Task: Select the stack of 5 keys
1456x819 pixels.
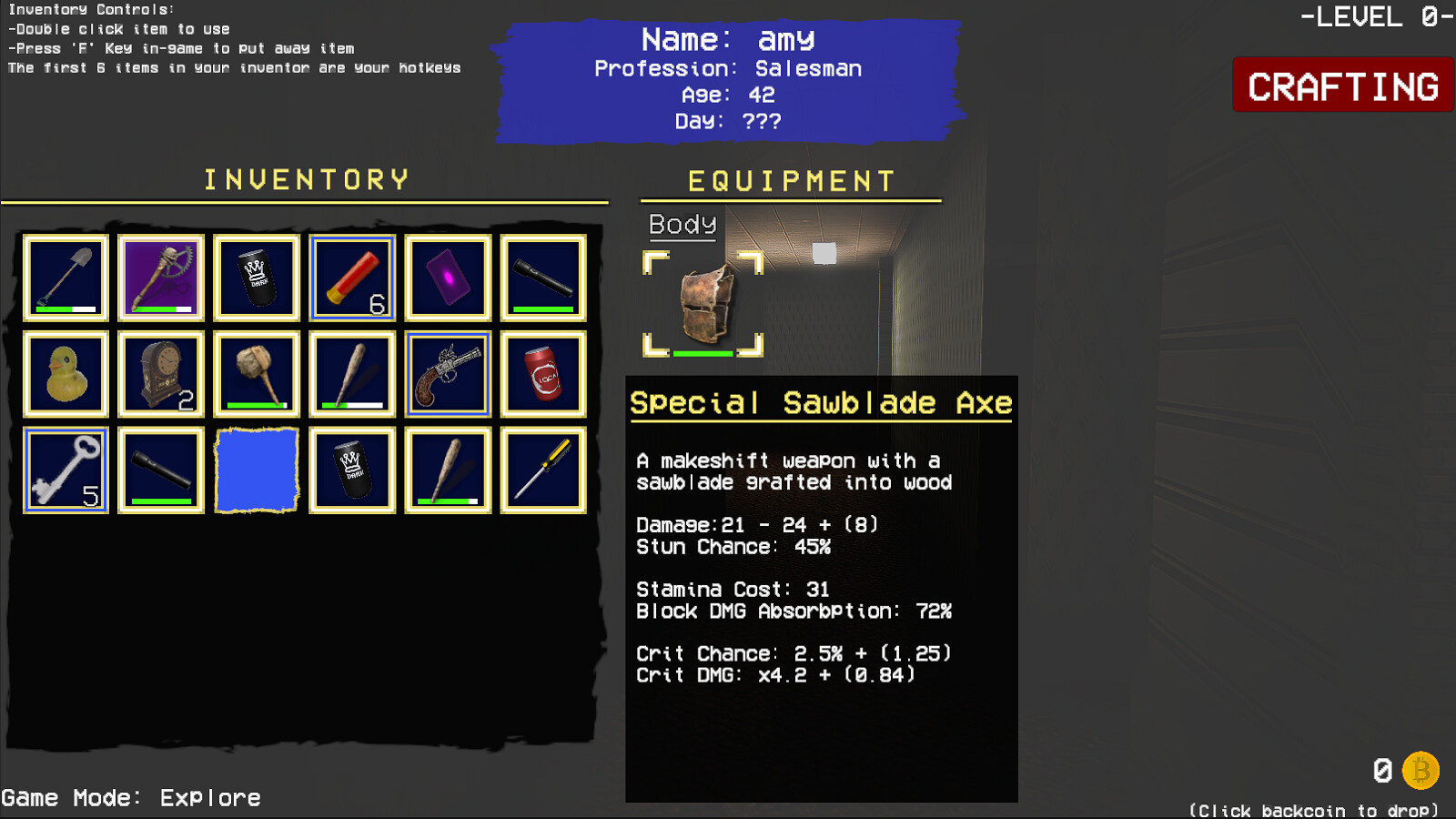Action: [x=66, y=470]
